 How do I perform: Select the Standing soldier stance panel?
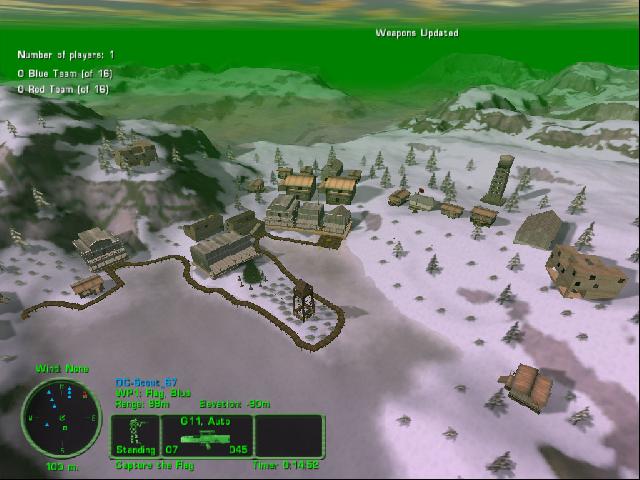tap(134, 435)
